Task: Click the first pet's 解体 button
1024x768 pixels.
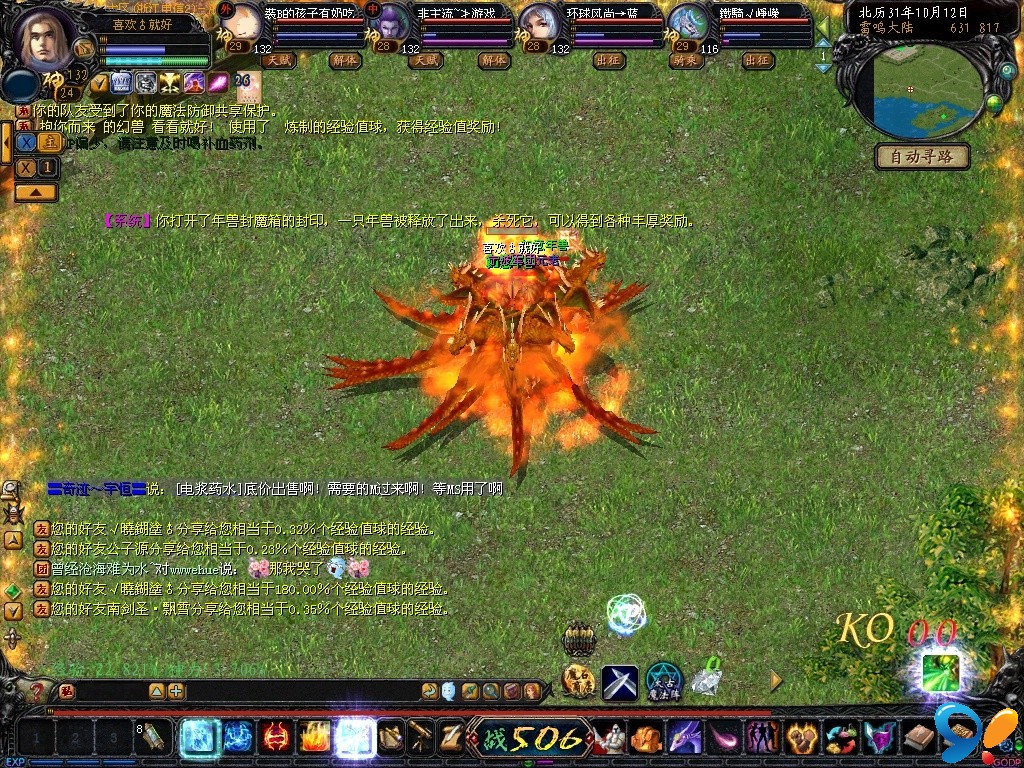Action: (345, 61)
